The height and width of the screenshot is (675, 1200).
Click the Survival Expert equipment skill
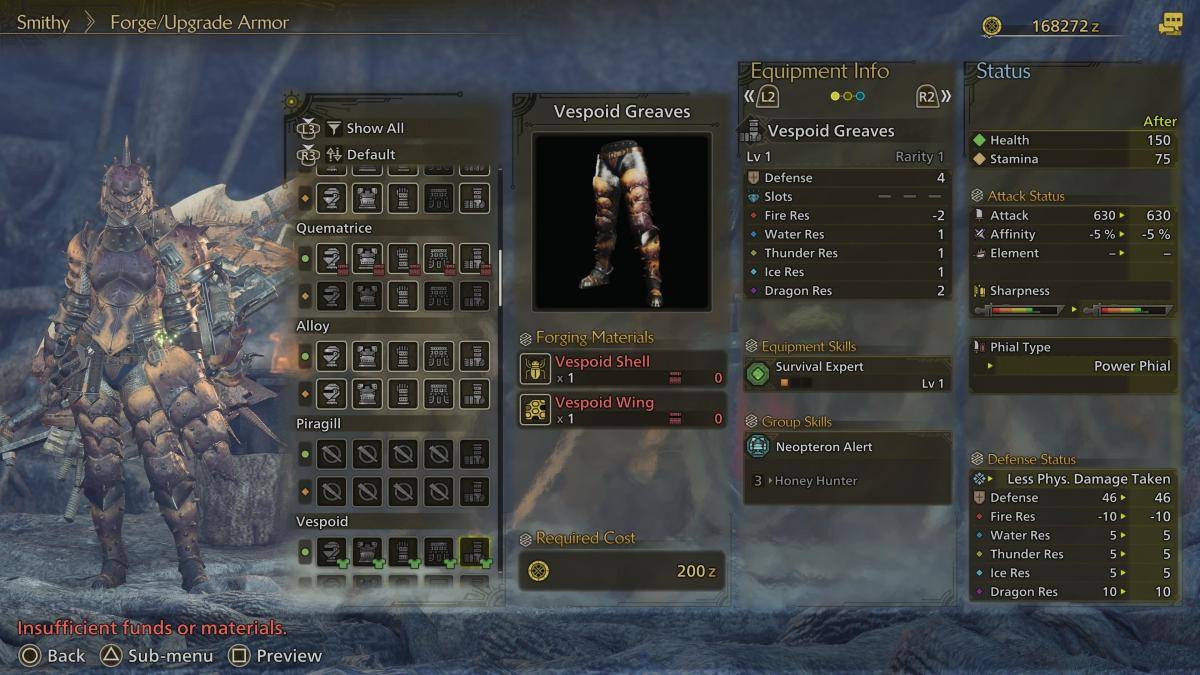tap(847, 374)
